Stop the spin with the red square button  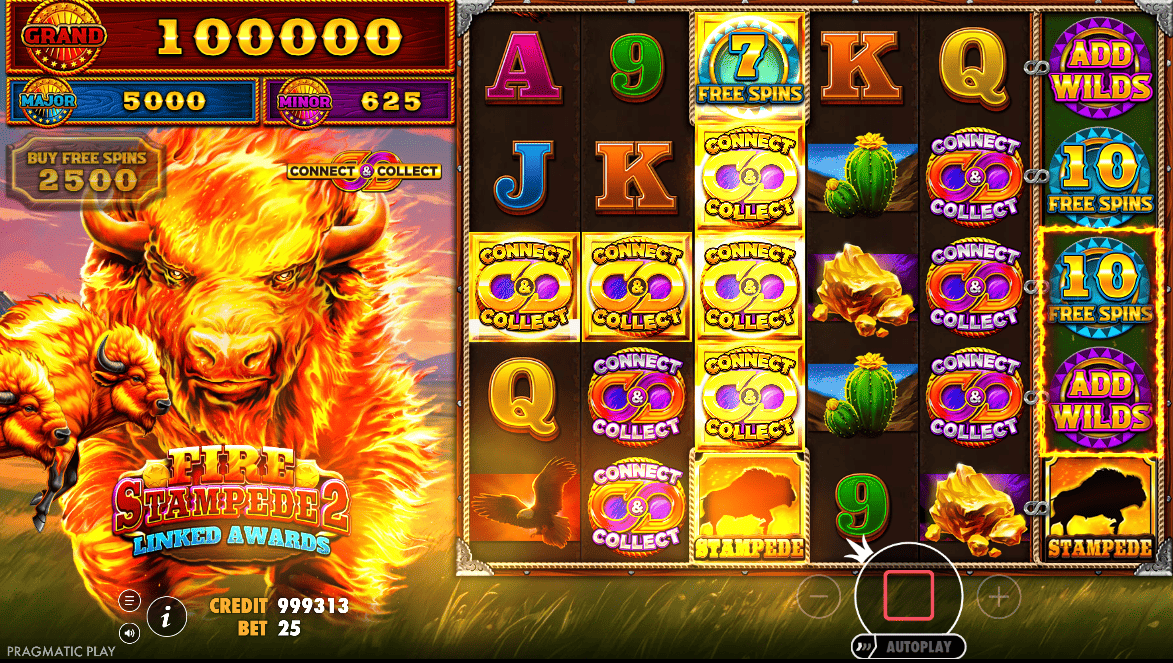point(908,596)
